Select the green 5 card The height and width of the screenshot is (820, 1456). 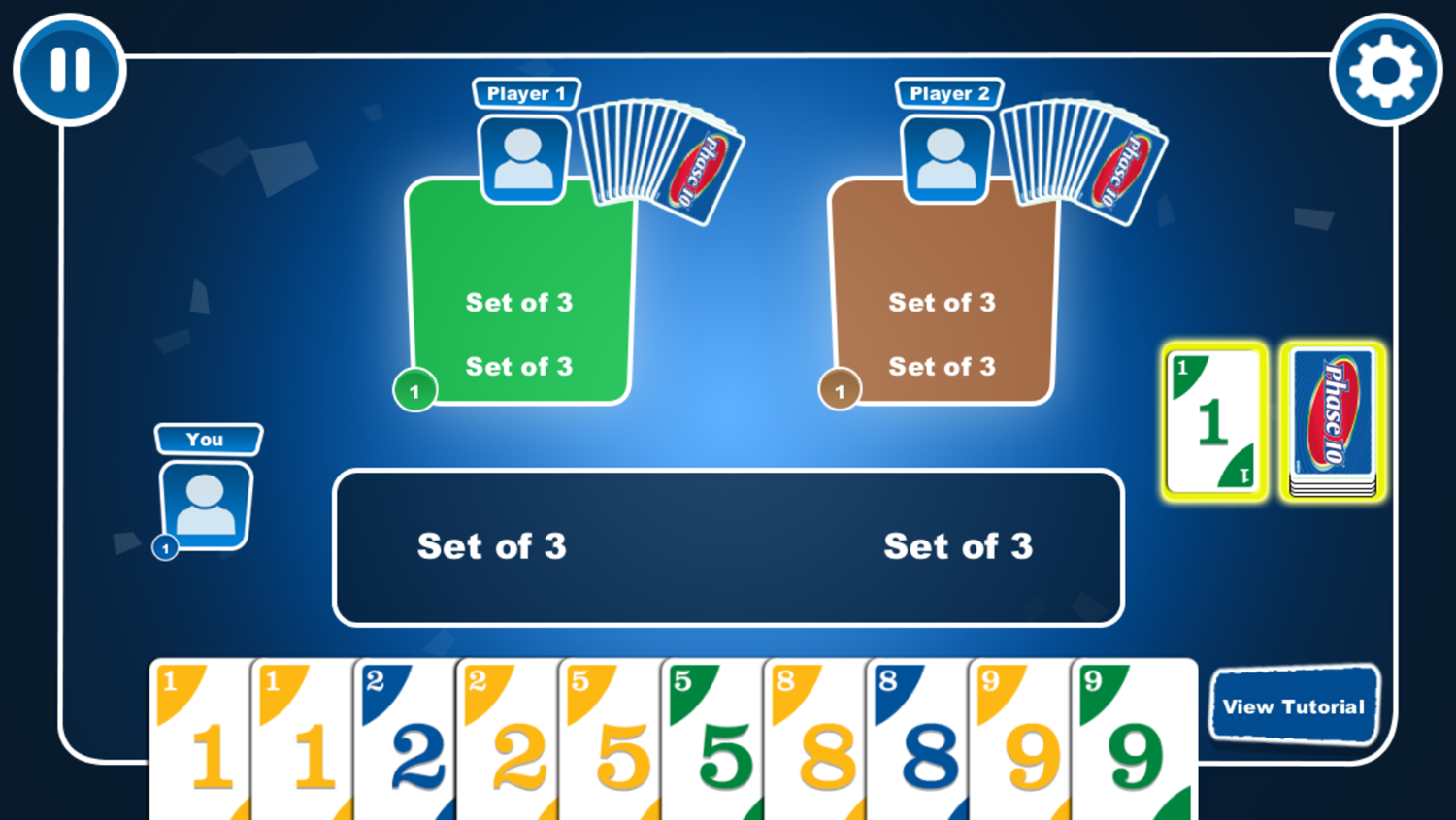(x=714, y=742)
